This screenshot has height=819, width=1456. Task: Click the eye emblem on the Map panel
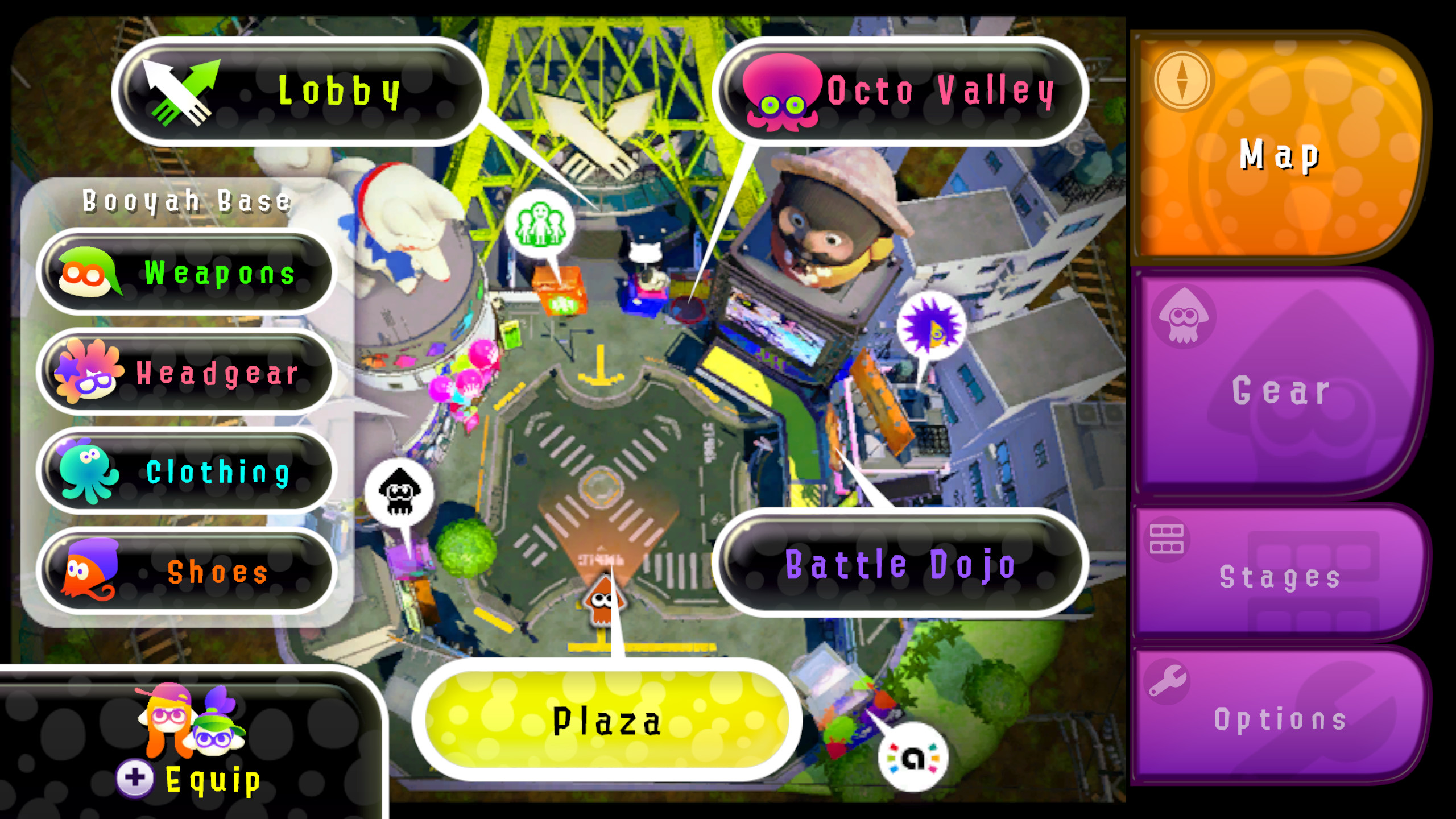pos(1184,80)
